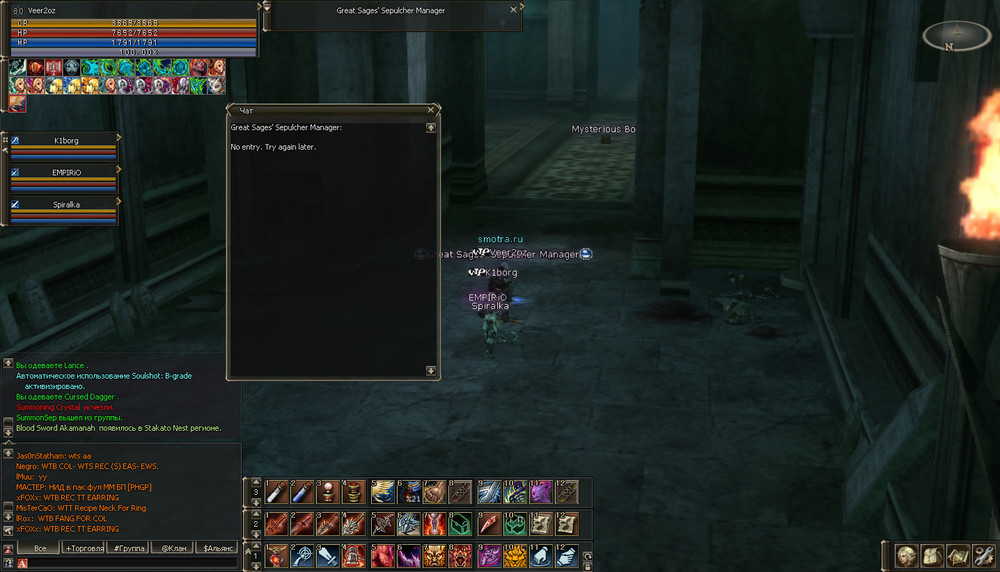
Task: Open the inventory backpack icon
Action: (932, 555)
